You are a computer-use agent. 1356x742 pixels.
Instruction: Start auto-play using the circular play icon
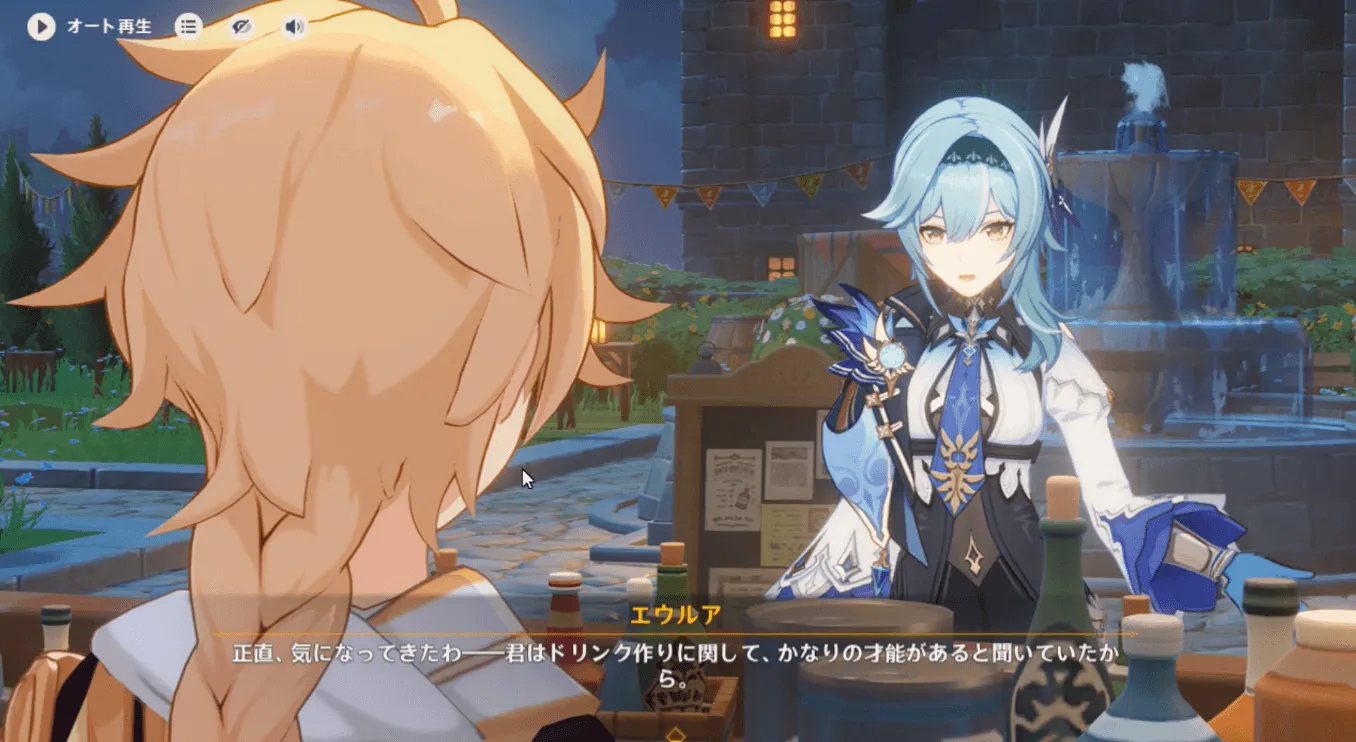point(40,27)
